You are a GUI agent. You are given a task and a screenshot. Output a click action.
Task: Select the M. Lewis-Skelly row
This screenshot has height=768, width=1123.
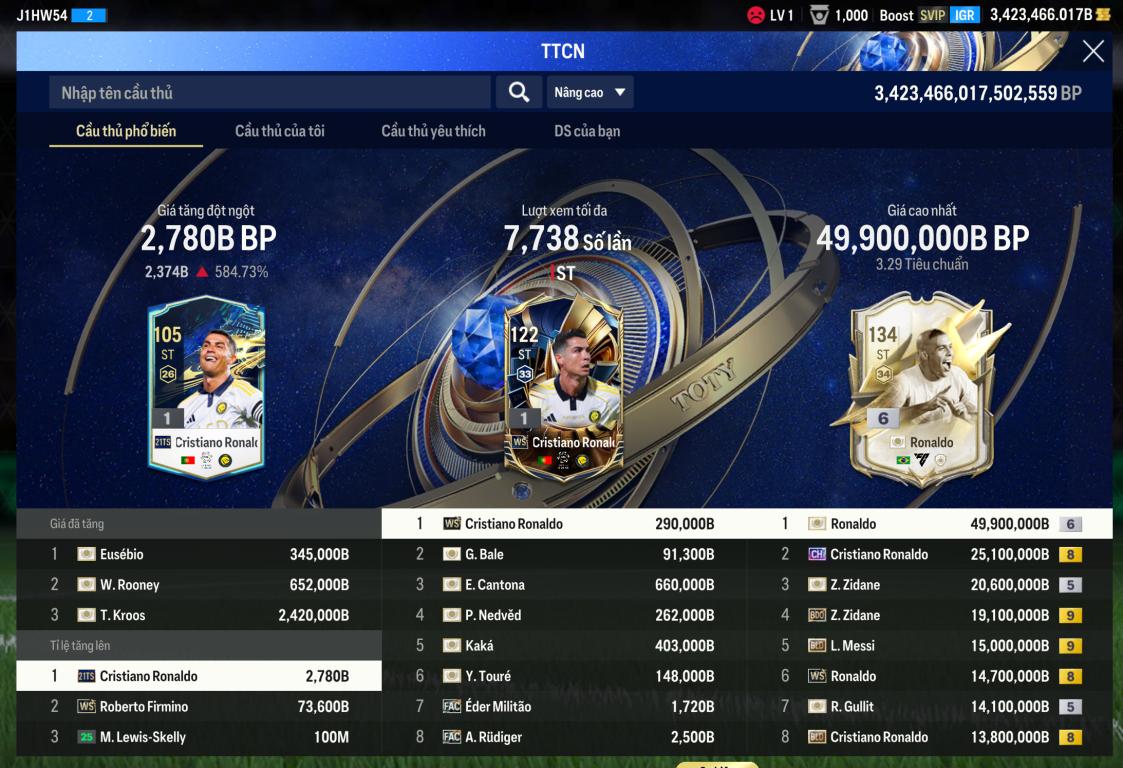click(x=199, y=737)
